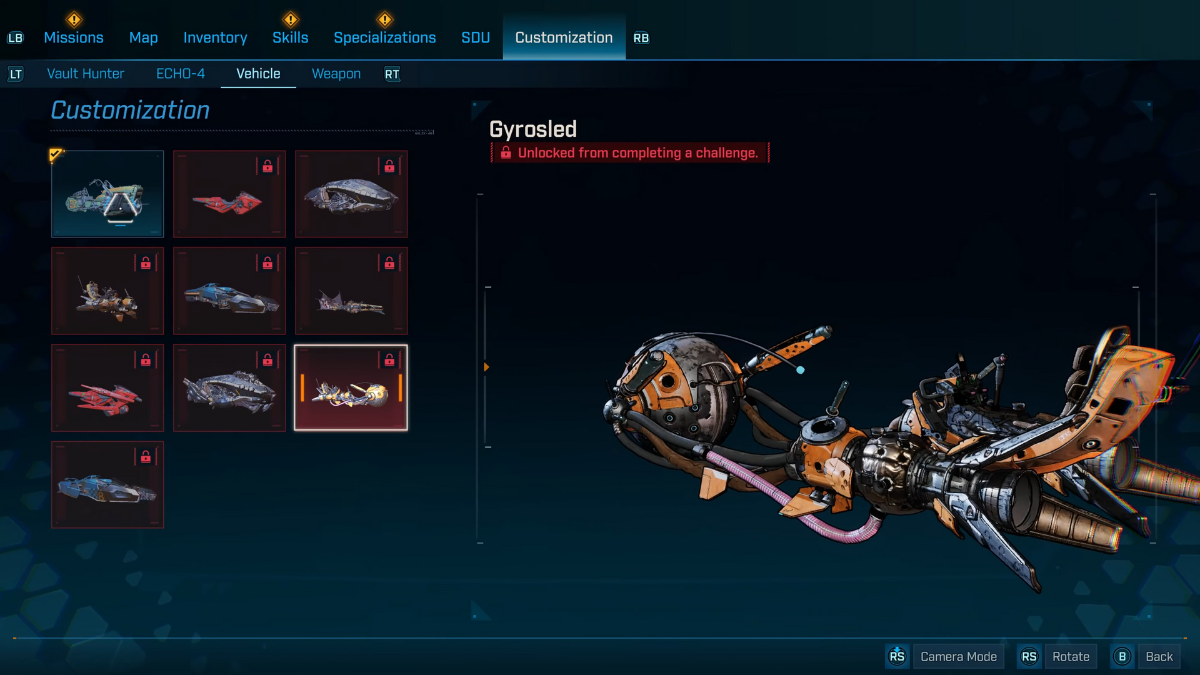1200x675 pixels.
Task: Pick the locked vehicle in the bottom row
Action: pyautogui.click(x=107, y=484)
